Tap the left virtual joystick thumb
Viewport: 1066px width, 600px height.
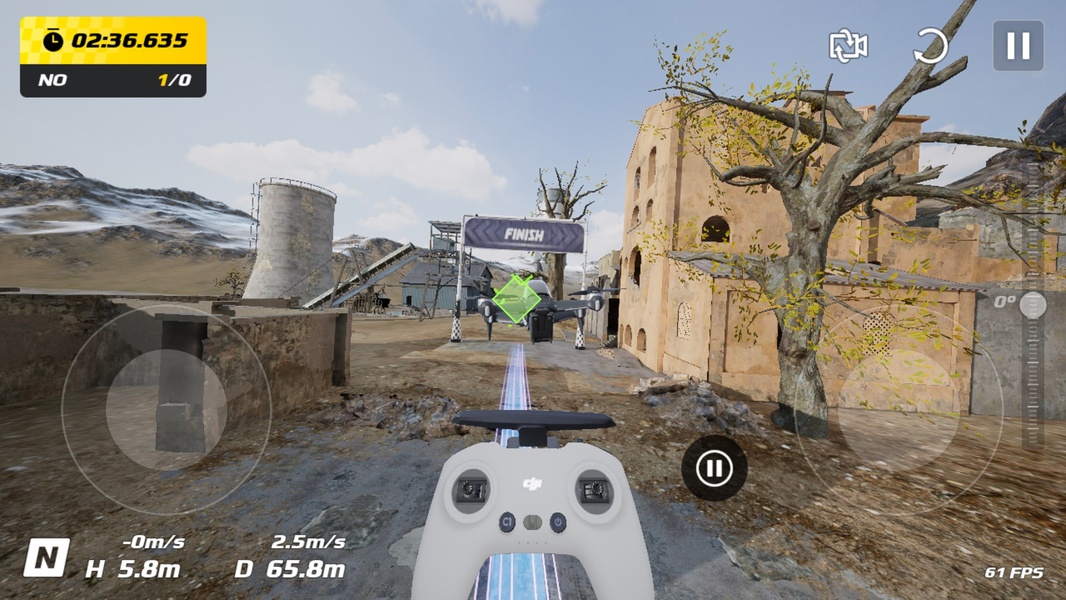166,409
